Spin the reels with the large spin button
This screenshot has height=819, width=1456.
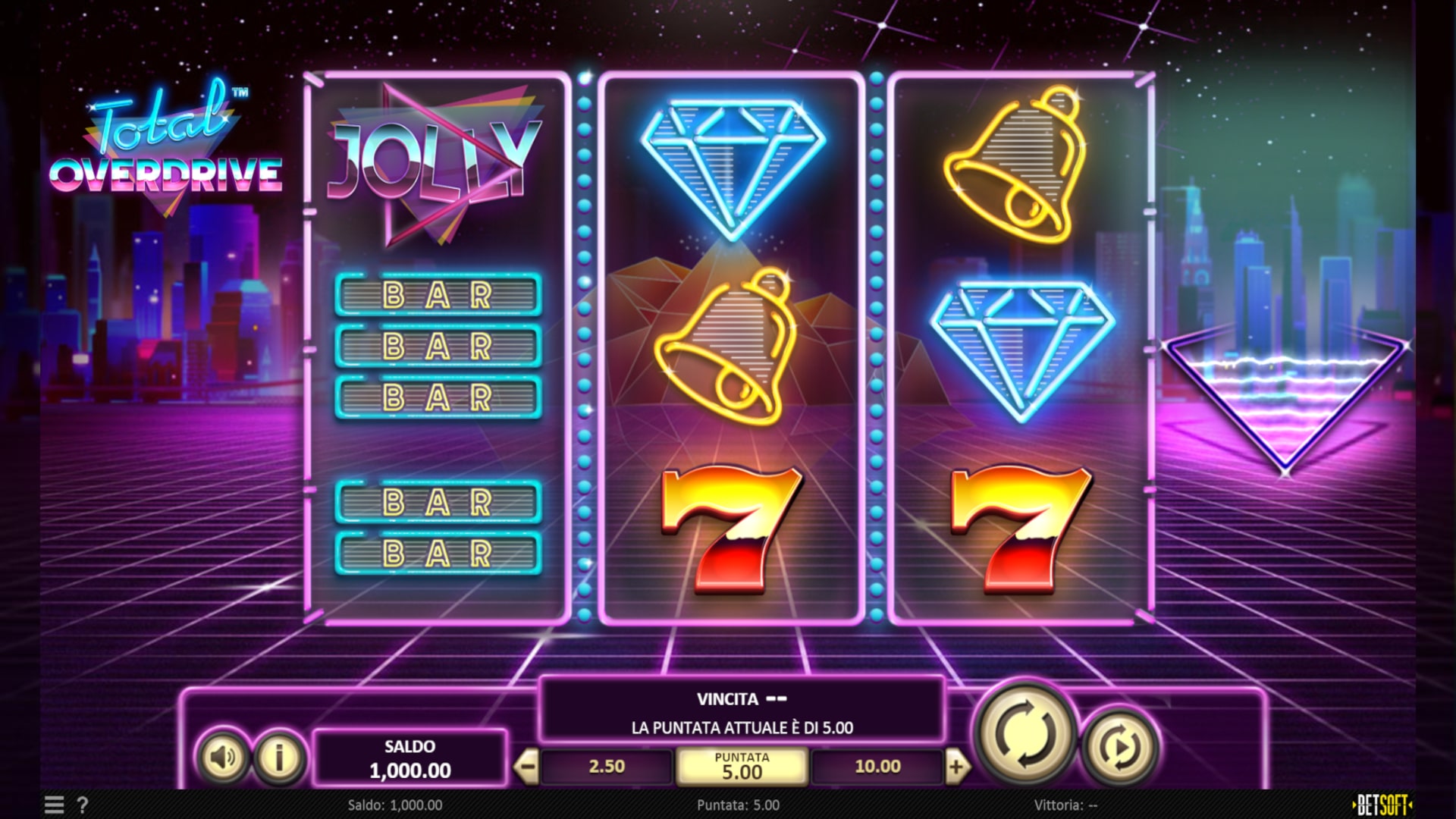click(1025, 733)
